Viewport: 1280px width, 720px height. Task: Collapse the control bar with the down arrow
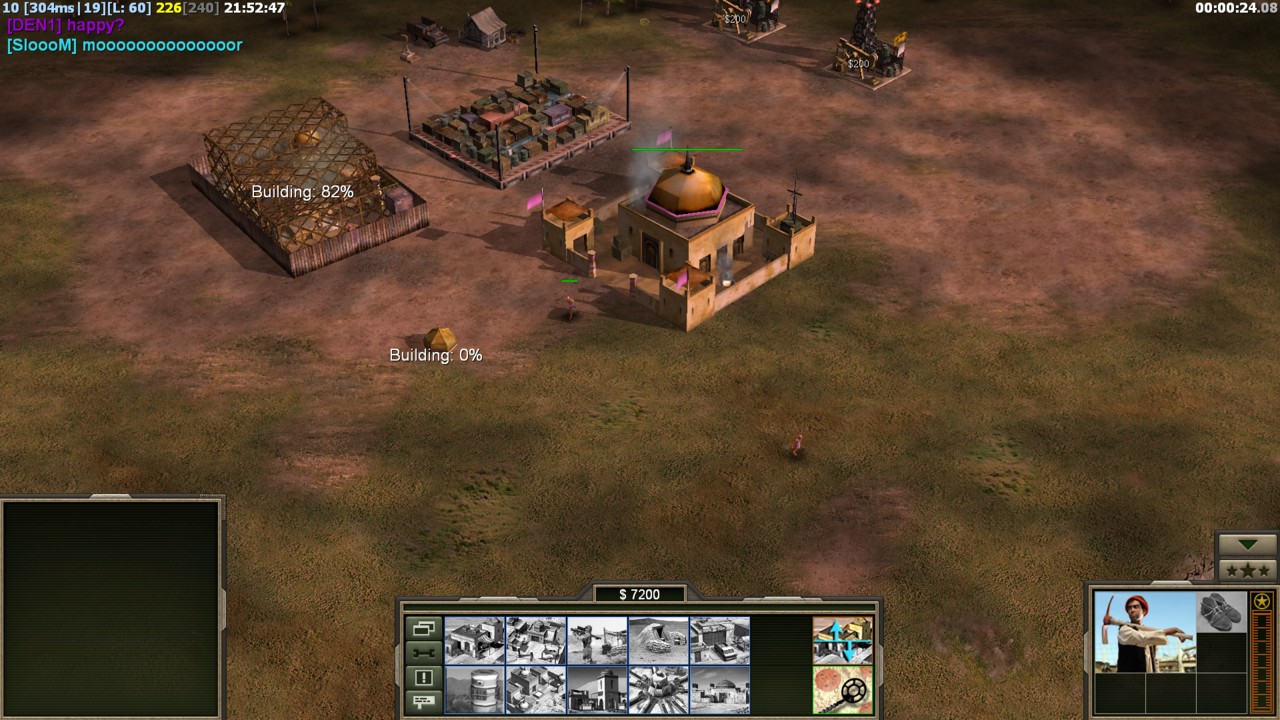click(x=1247, y=544)
